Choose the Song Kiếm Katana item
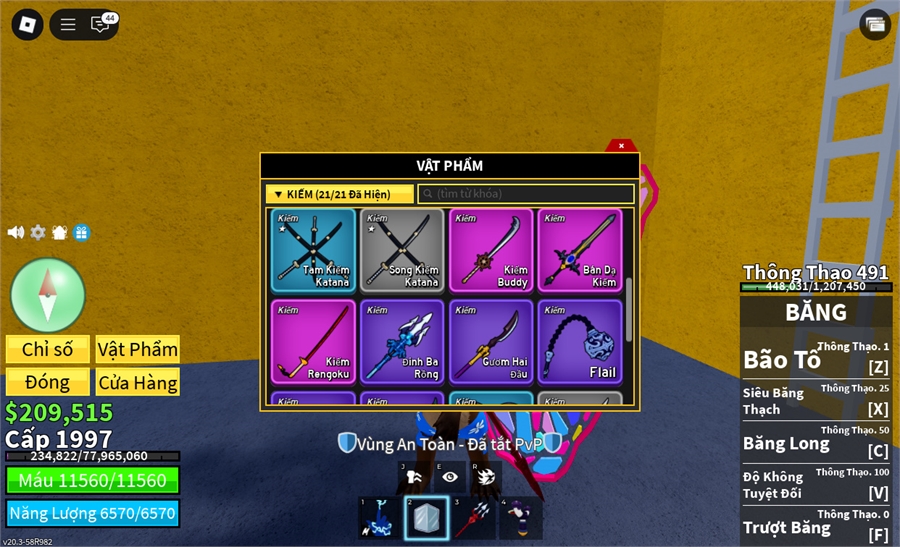Screen dimensions: 900x547 [401, 250]
